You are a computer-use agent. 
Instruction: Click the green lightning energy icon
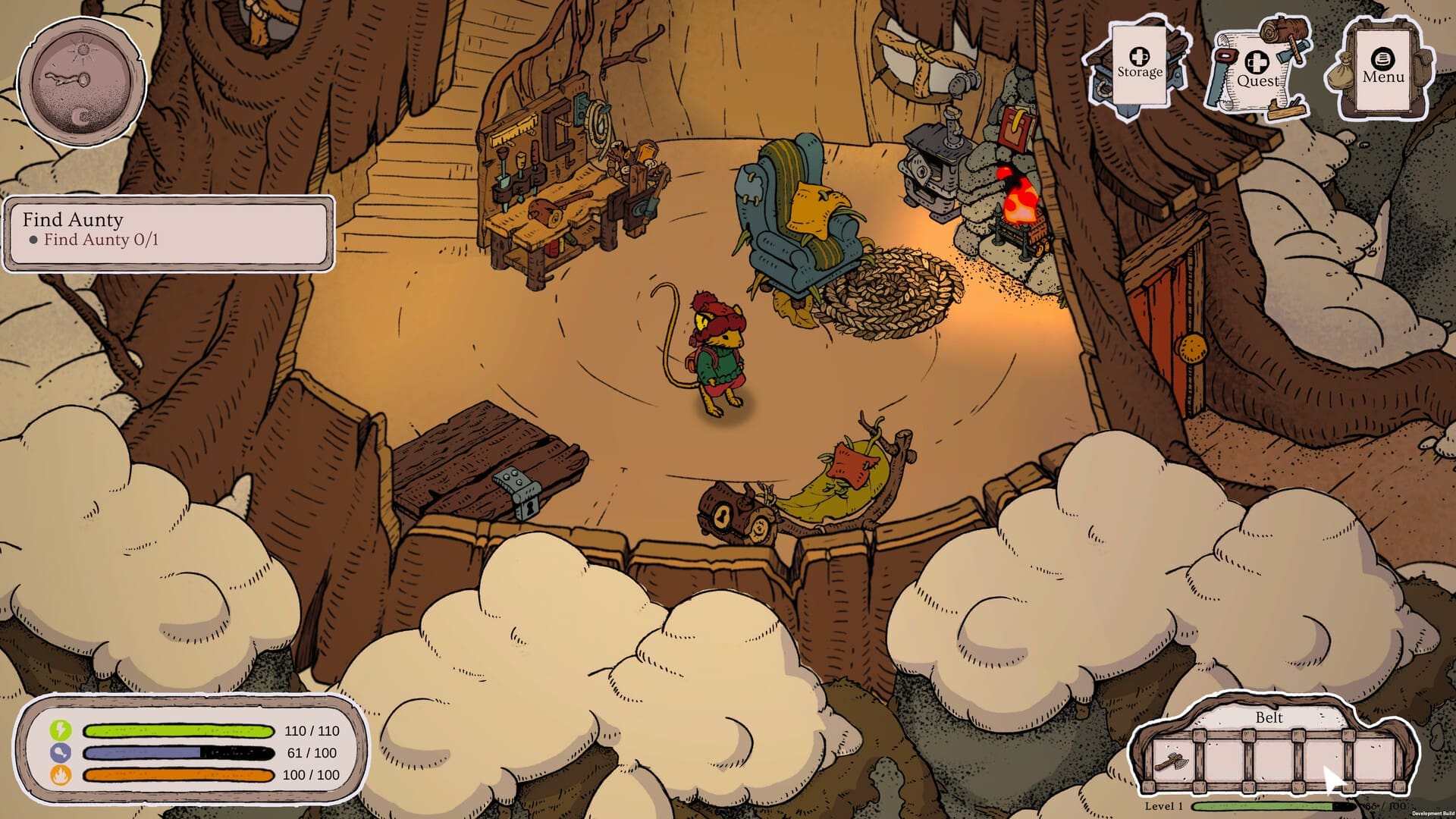coord(59,730)
